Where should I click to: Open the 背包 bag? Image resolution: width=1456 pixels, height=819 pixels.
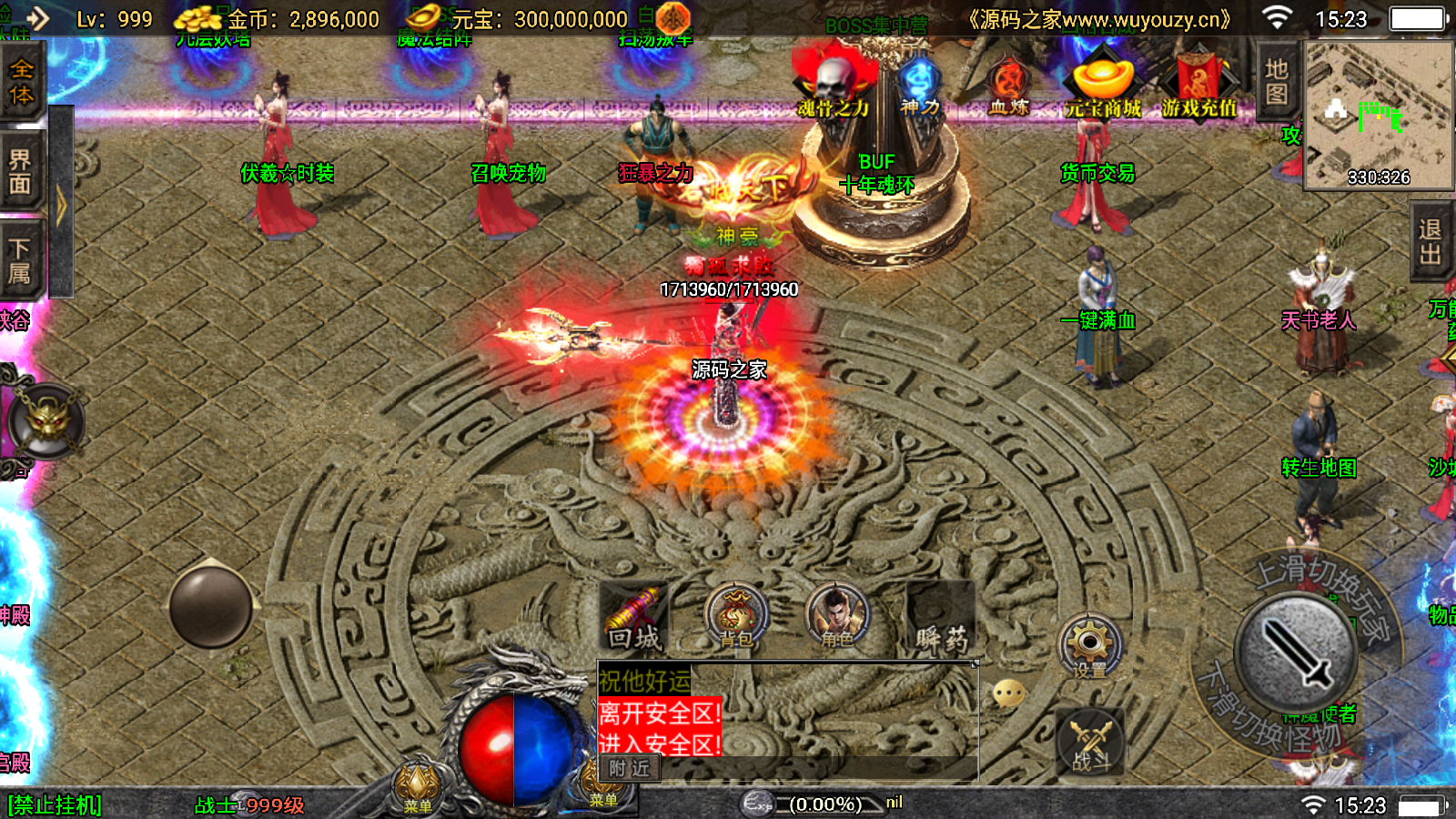(736, 619)
